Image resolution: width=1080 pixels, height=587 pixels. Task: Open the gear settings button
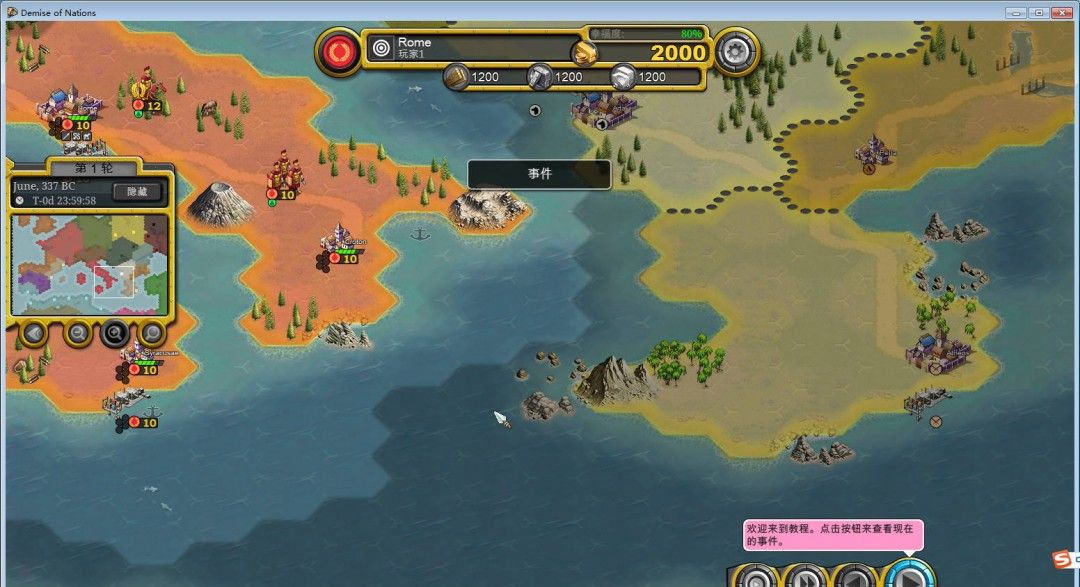738,49
